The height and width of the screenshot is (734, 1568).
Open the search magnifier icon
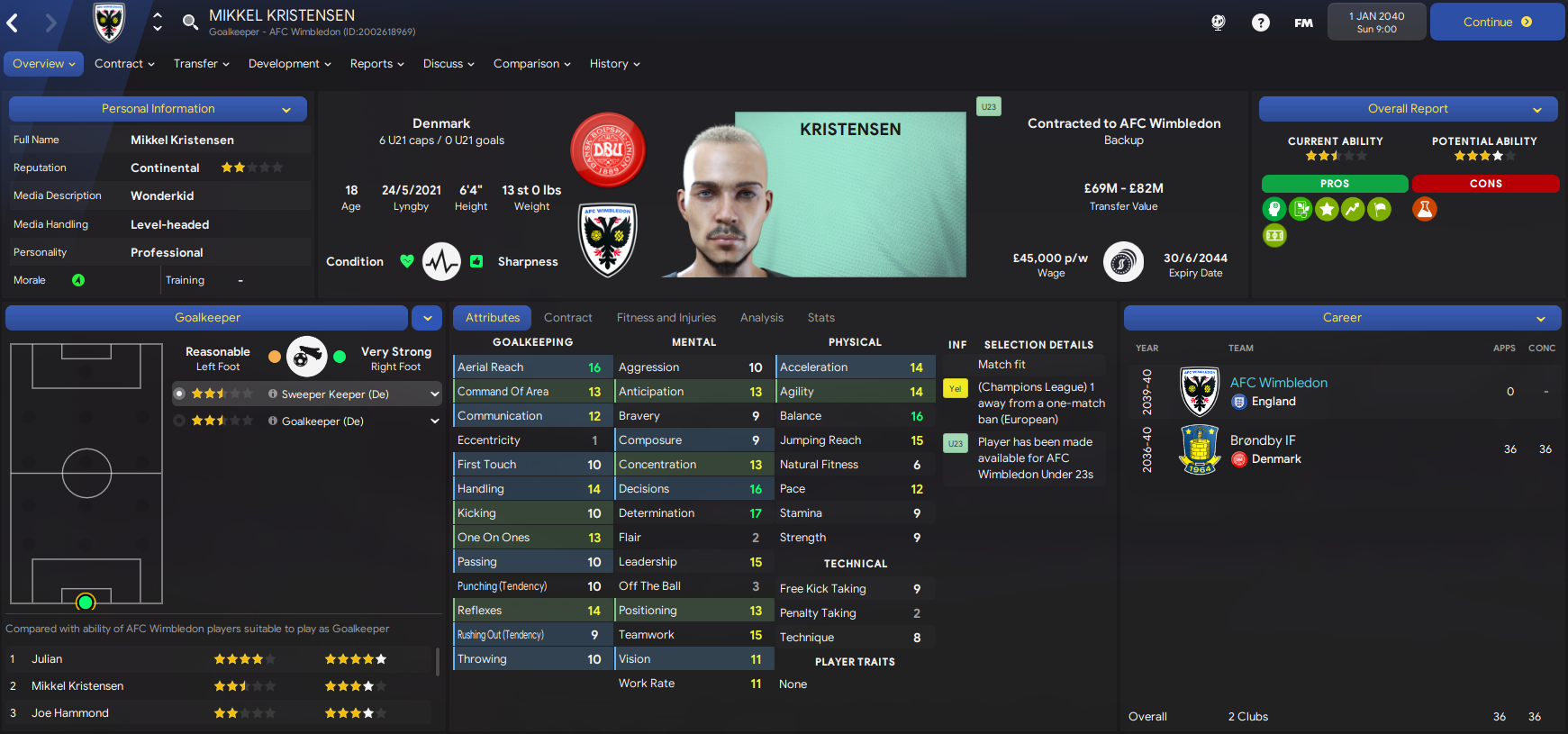[x=190, y=23]
